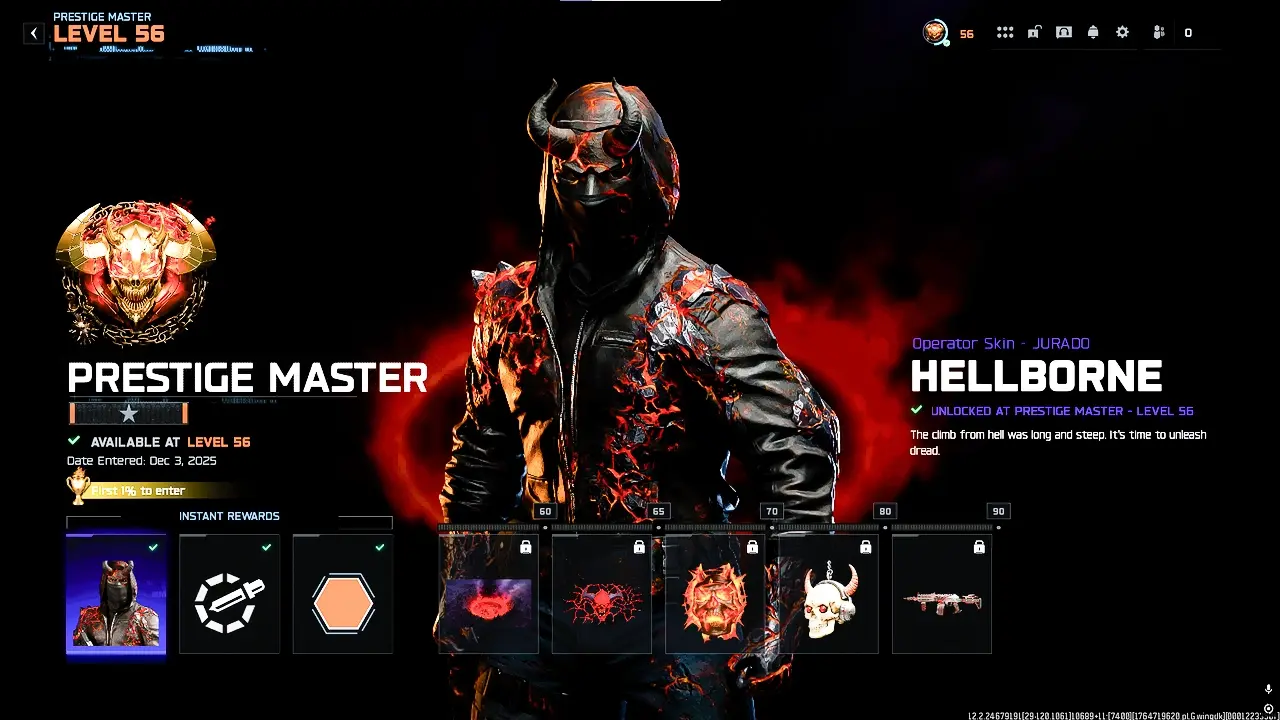Open the social friends icon
The image size is (1280, 720).
1157,32
